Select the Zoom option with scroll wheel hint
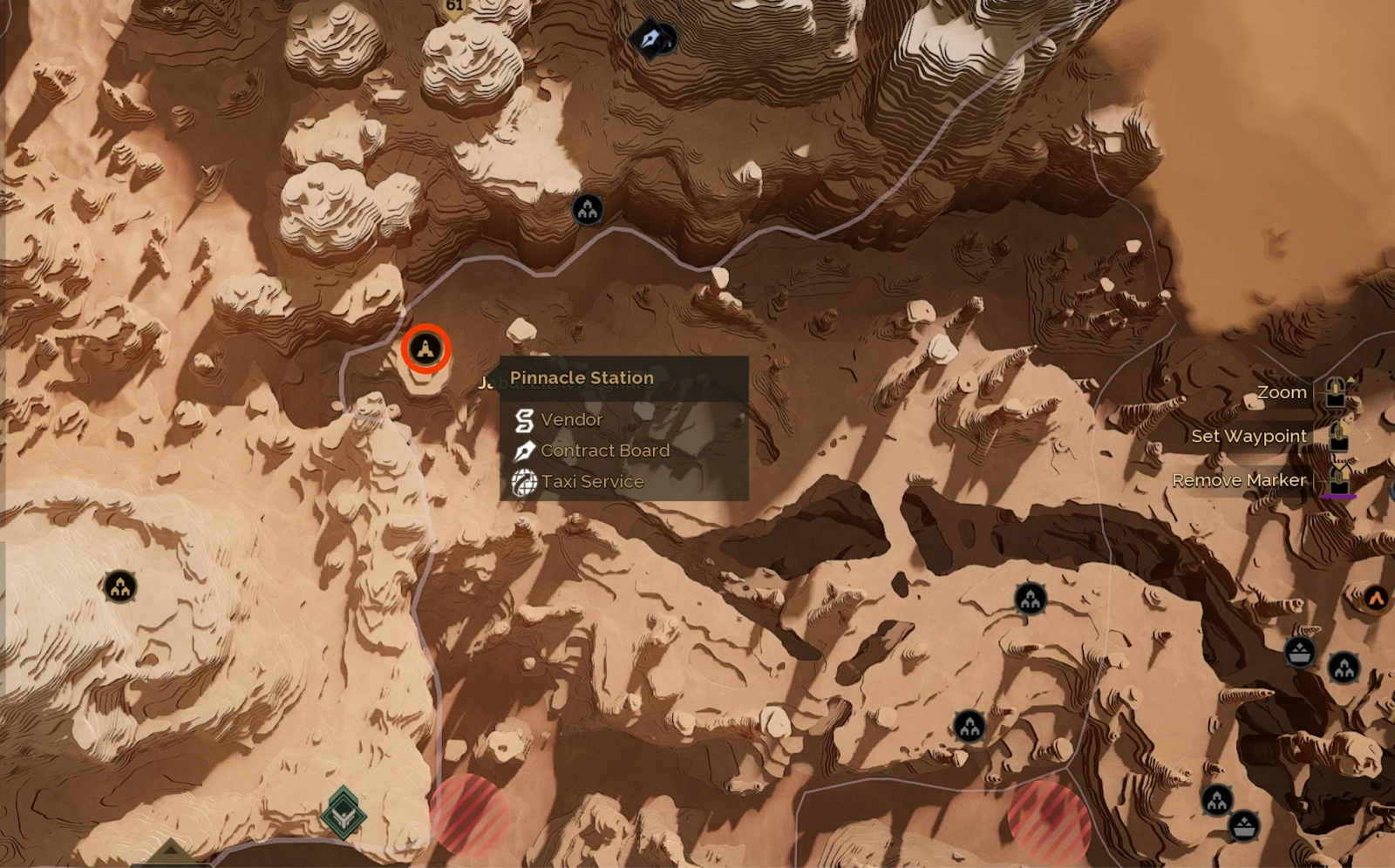This screenshot has height=868, width=1395. click(x=1281, y=392)
